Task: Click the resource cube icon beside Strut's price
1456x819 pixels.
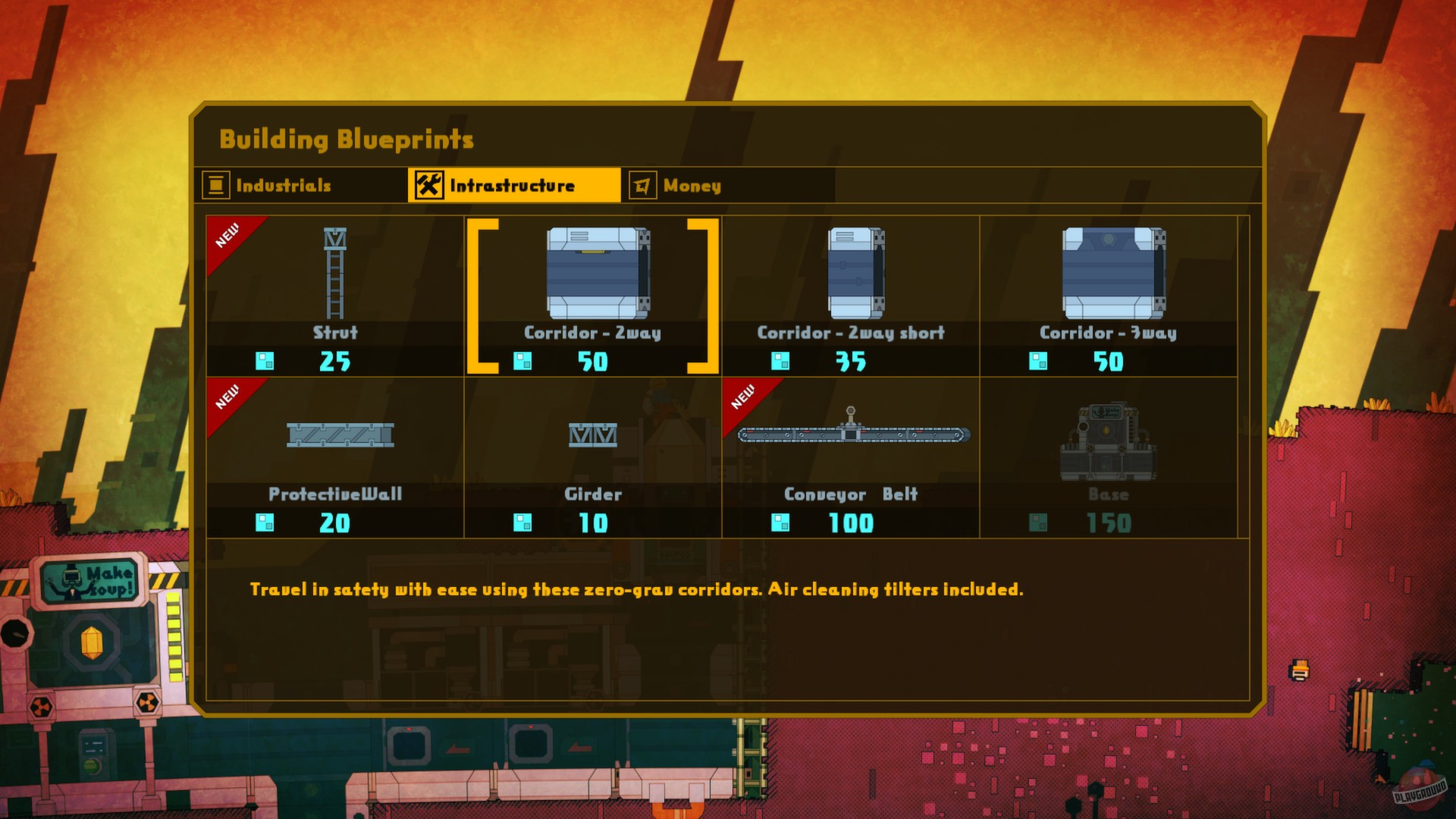Action: tap(265, 362)
